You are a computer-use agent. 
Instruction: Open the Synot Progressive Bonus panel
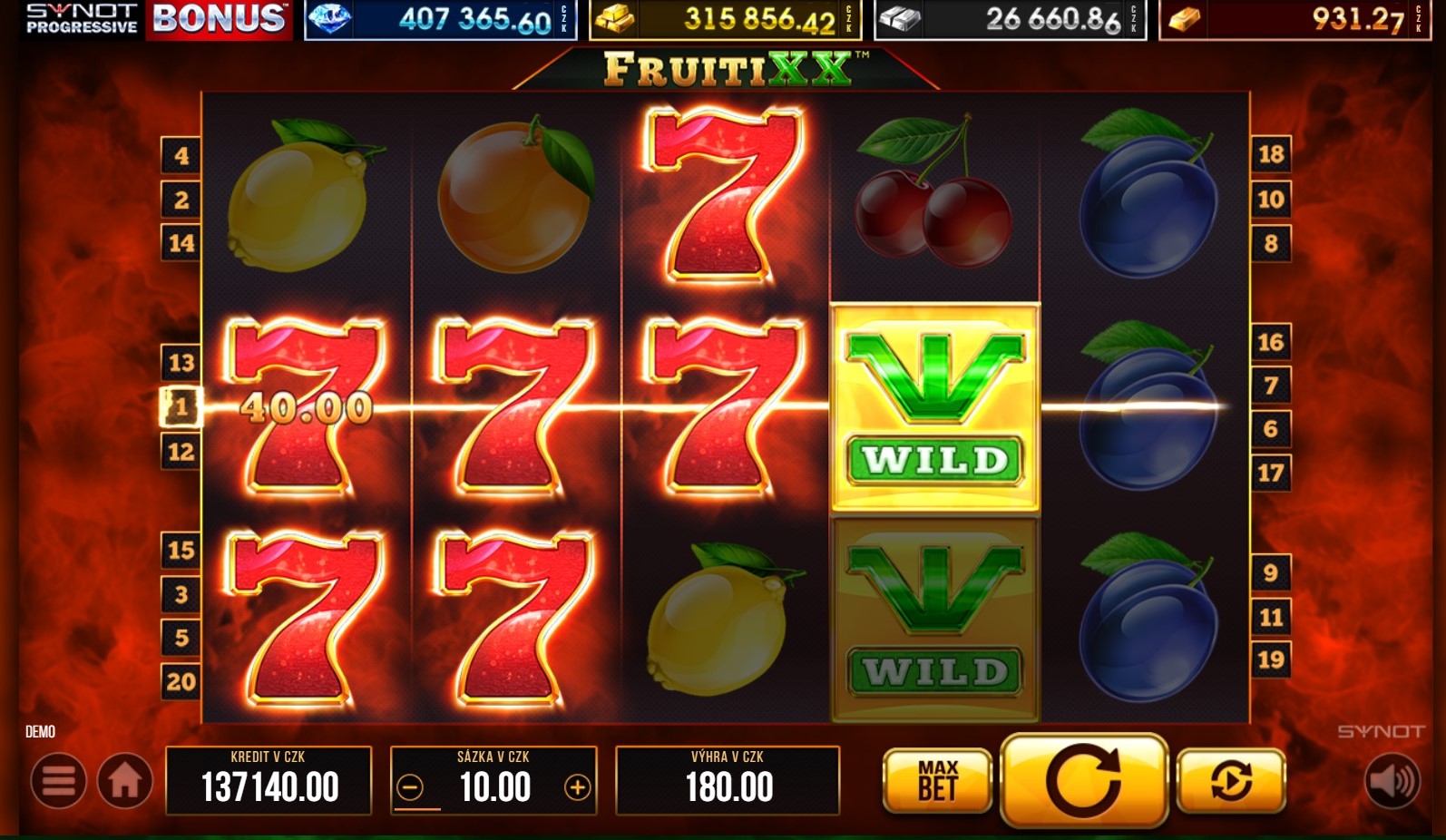coord(156,19)
